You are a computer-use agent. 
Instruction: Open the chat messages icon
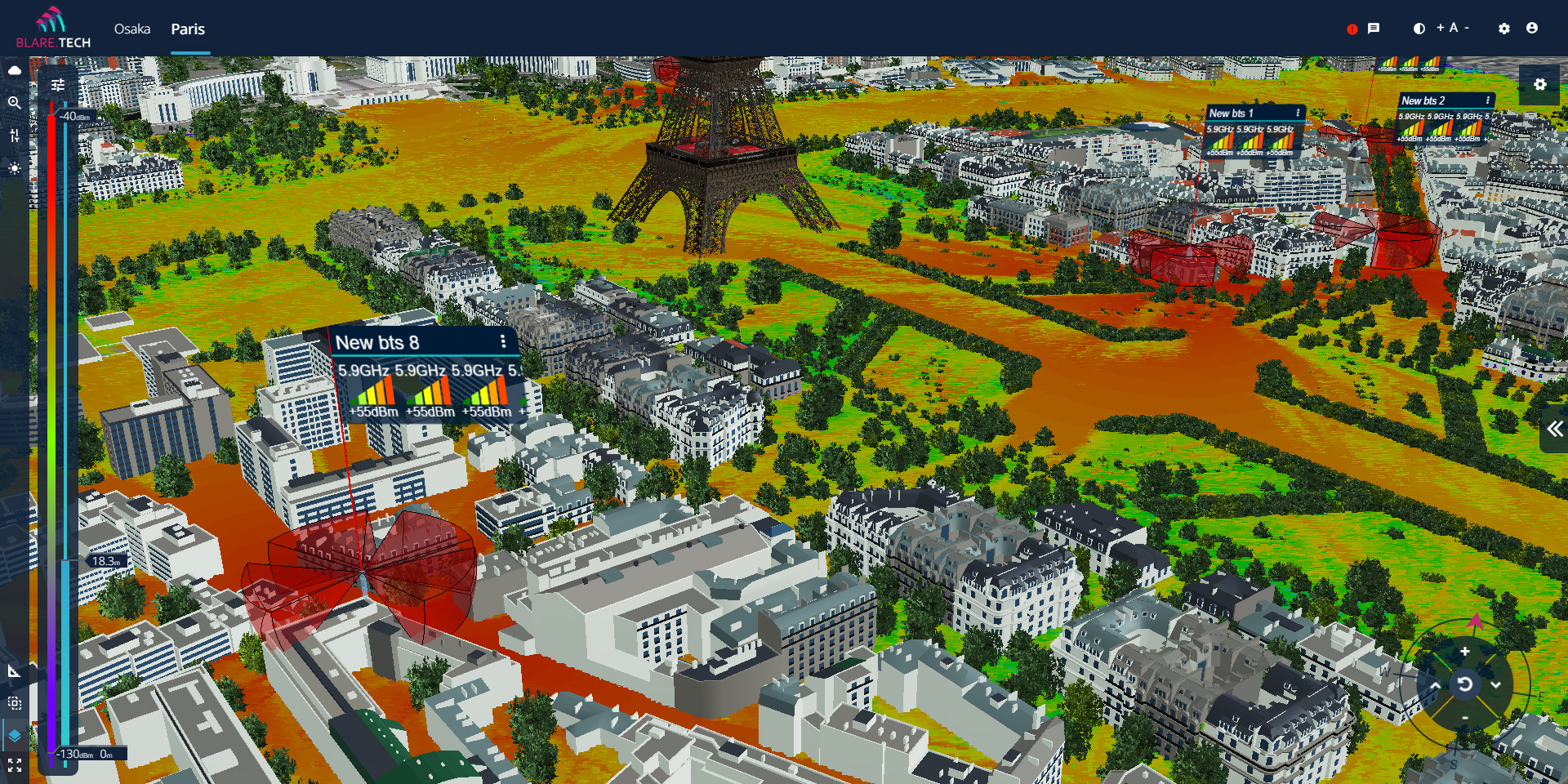tap(1374, 29)
